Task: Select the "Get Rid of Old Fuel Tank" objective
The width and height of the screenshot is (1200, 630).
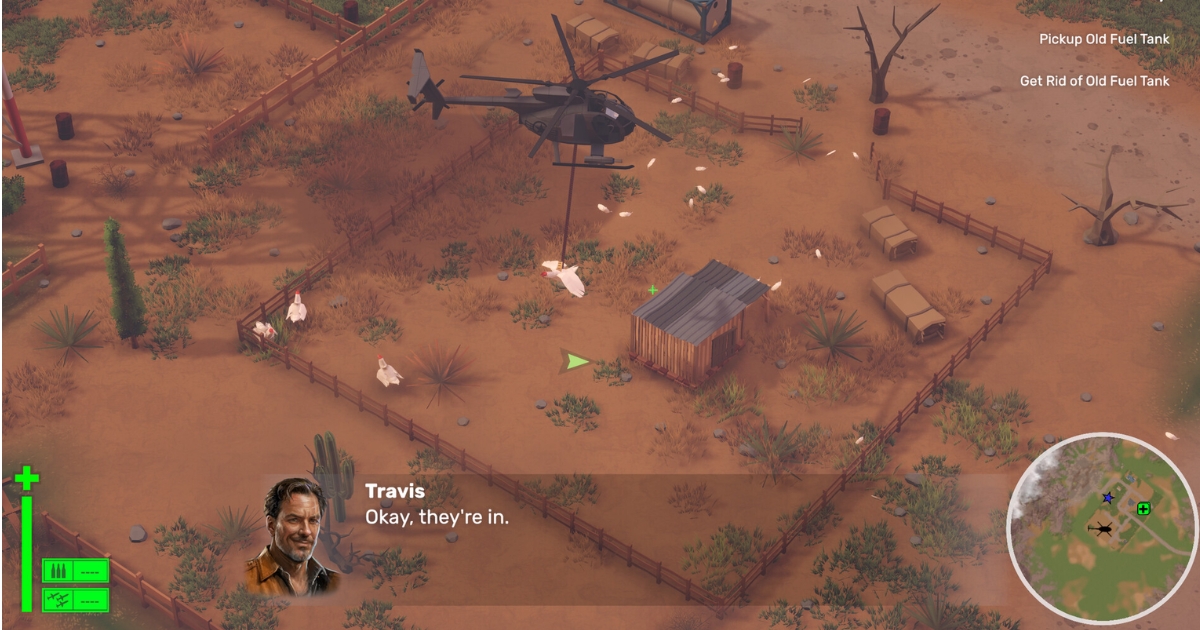Action: pos(1094,81)
